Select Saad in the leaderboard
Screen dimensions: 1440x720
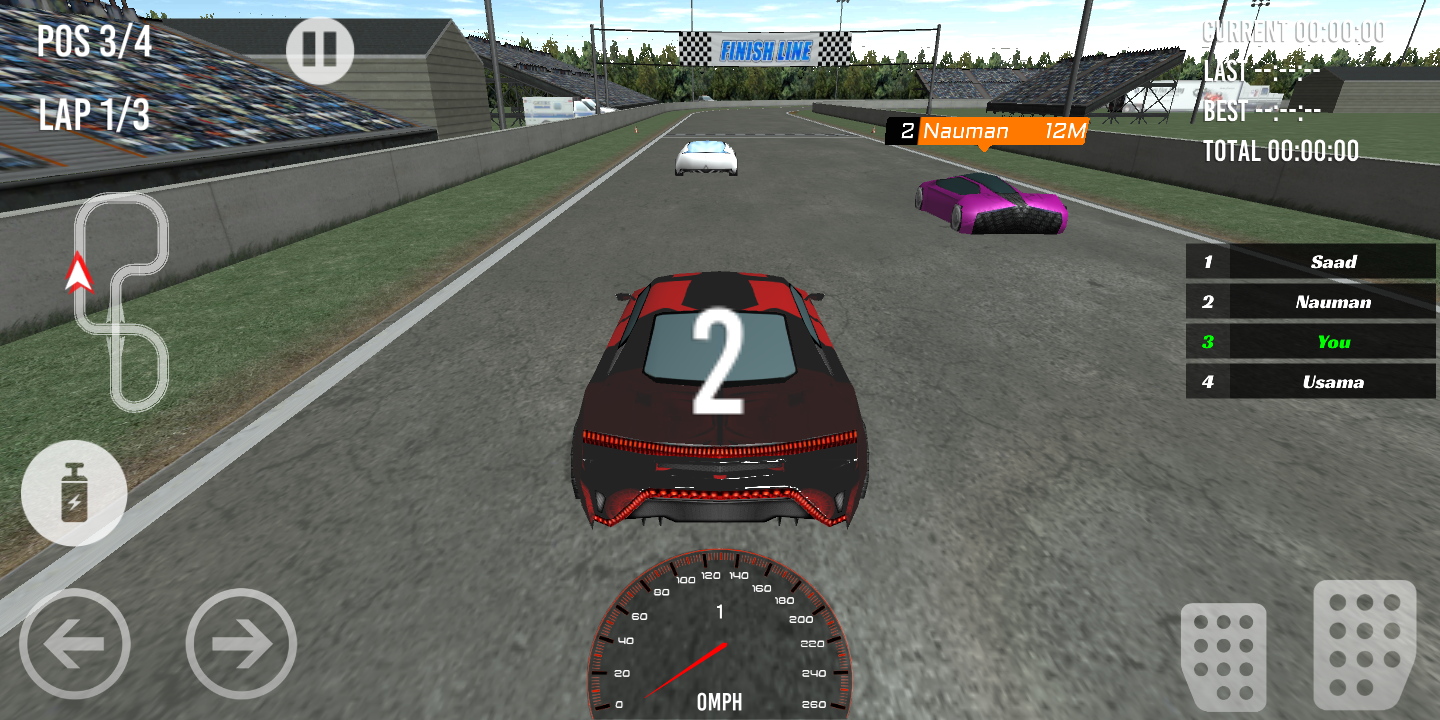pyautogui.click(x=1311, y=262)
